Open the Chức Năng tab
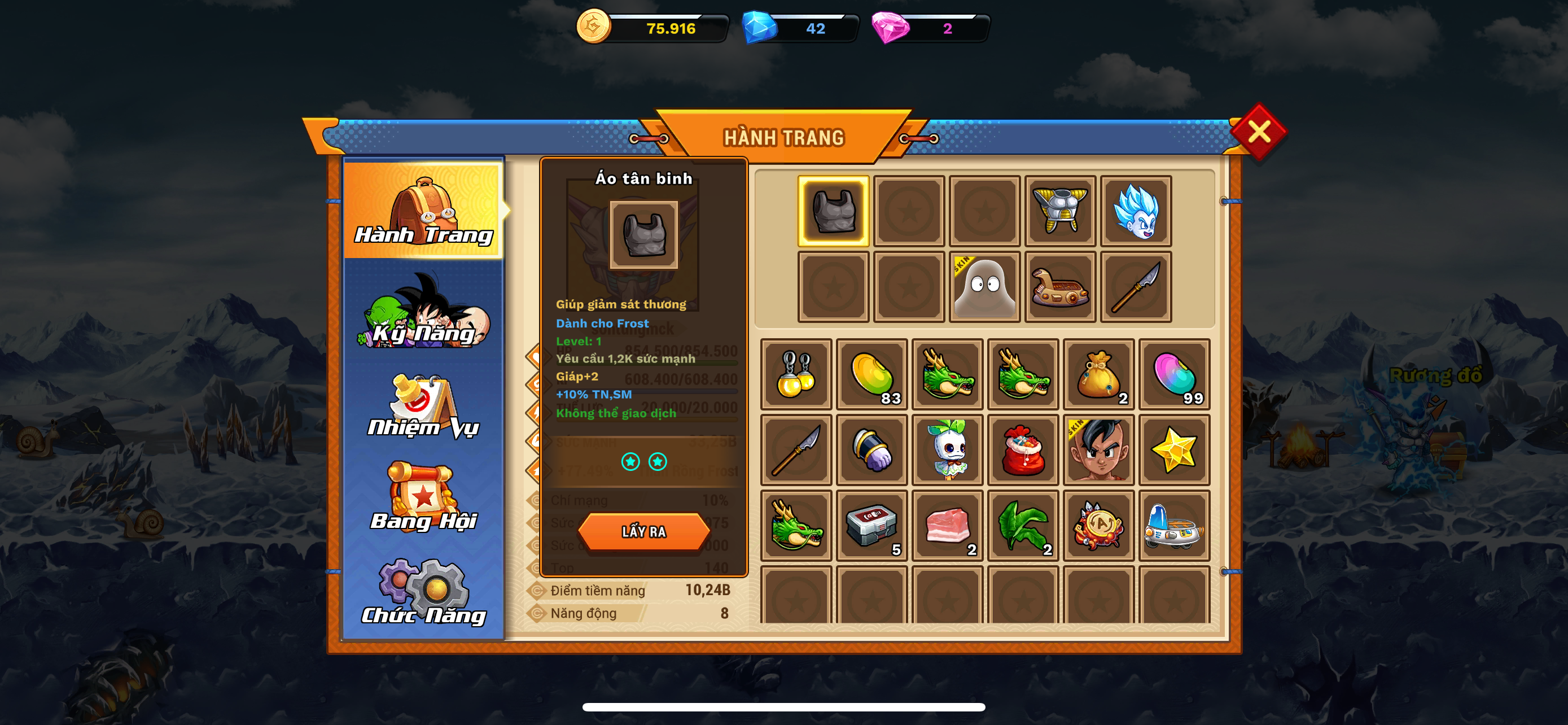 click(424, 592)
